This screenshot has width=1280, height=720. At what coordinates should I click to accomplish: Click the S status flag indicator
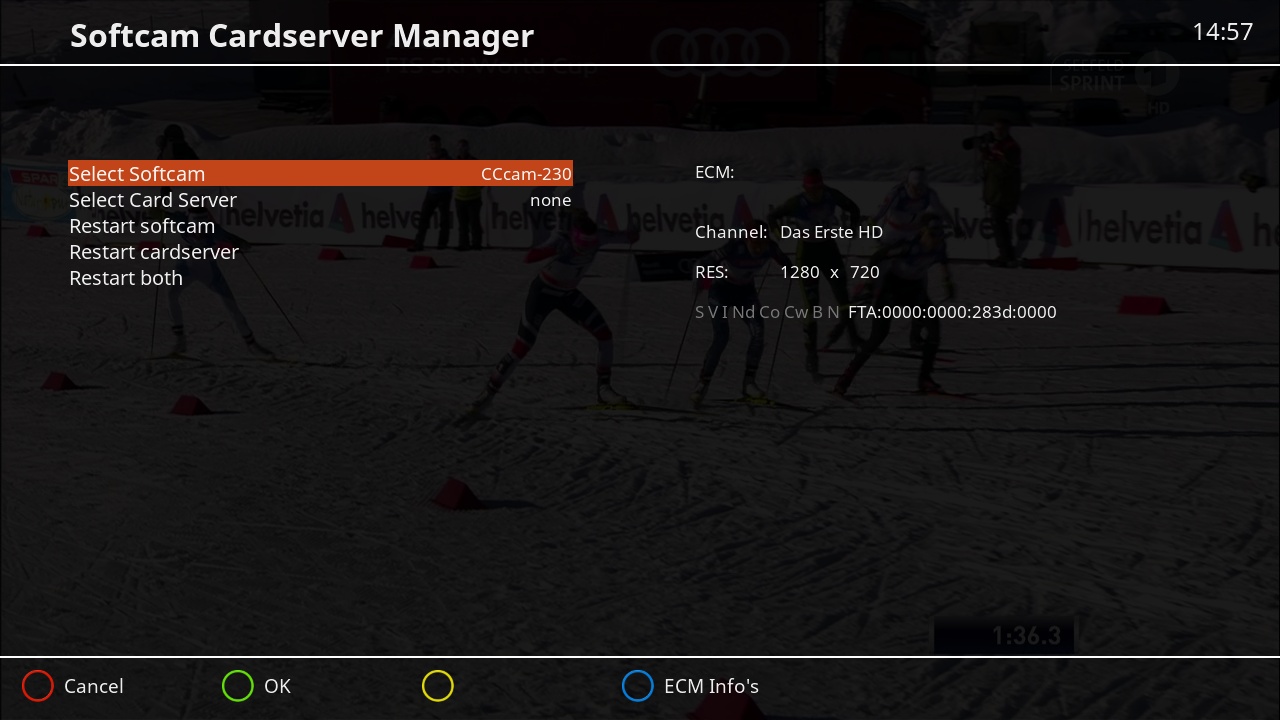click(x=699, y=312)
